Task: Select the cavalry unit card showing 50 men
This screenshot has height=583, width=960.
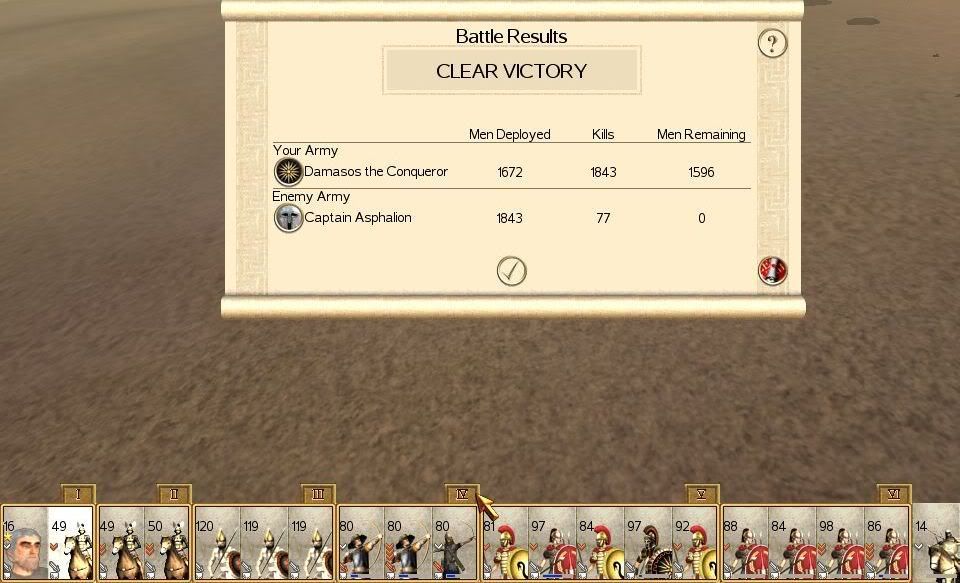Action: [168, 545]
